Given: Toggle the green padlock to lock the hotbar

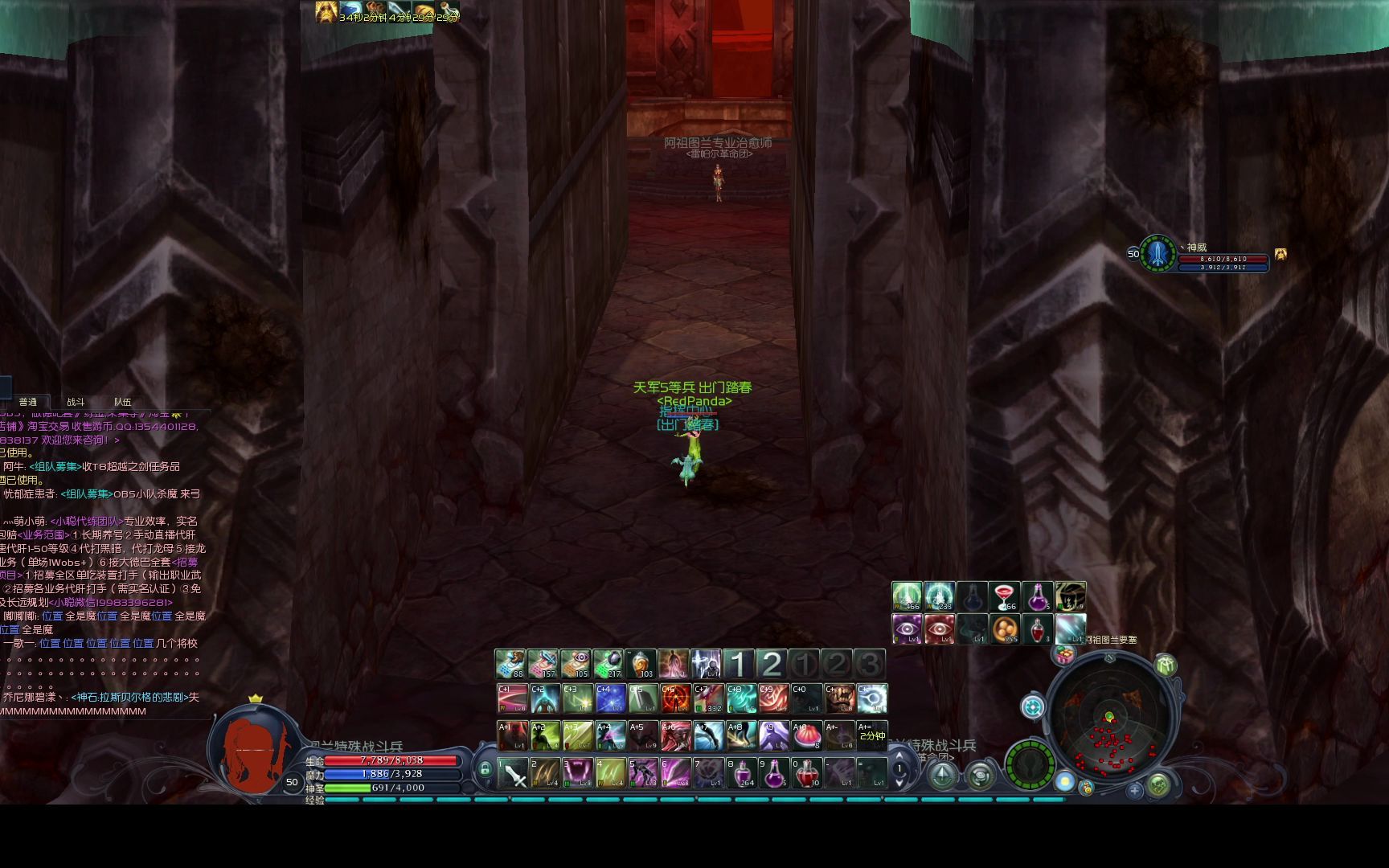Looking at the screenshot, I should tap(486, 770).
